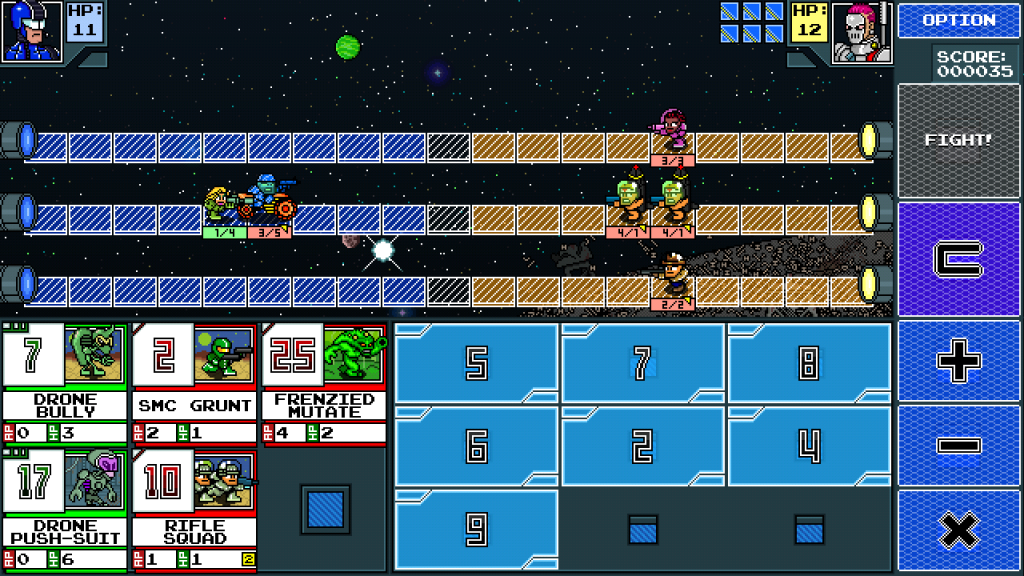
Task: Select the Drone Push-Suit card
Action: 65,510
